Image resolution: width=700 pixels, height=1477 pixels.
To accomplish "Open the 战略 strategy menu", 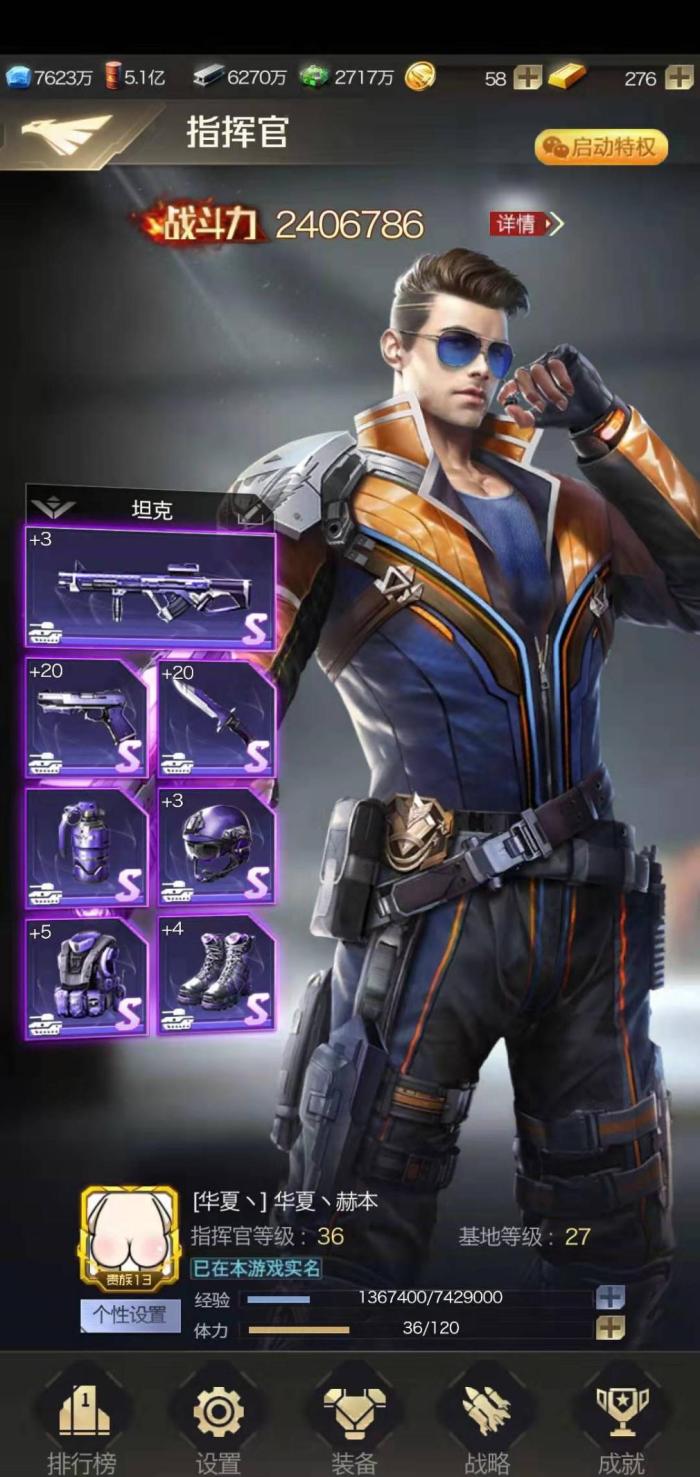I will pyautogui.click(x=487, y=1420).
